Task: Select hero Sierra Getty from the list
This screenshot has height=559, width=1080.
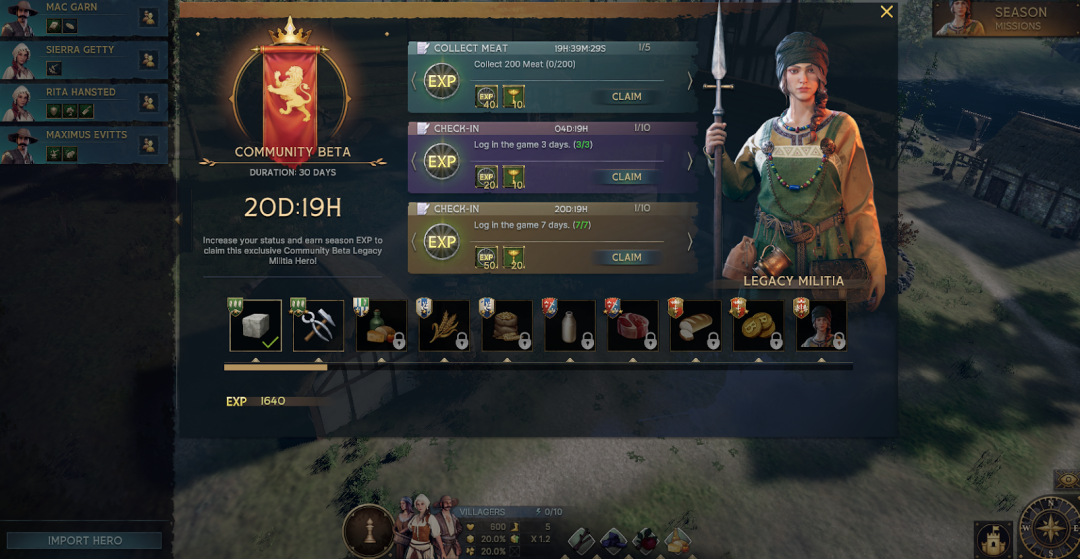Action: click(x=84, y=59)
